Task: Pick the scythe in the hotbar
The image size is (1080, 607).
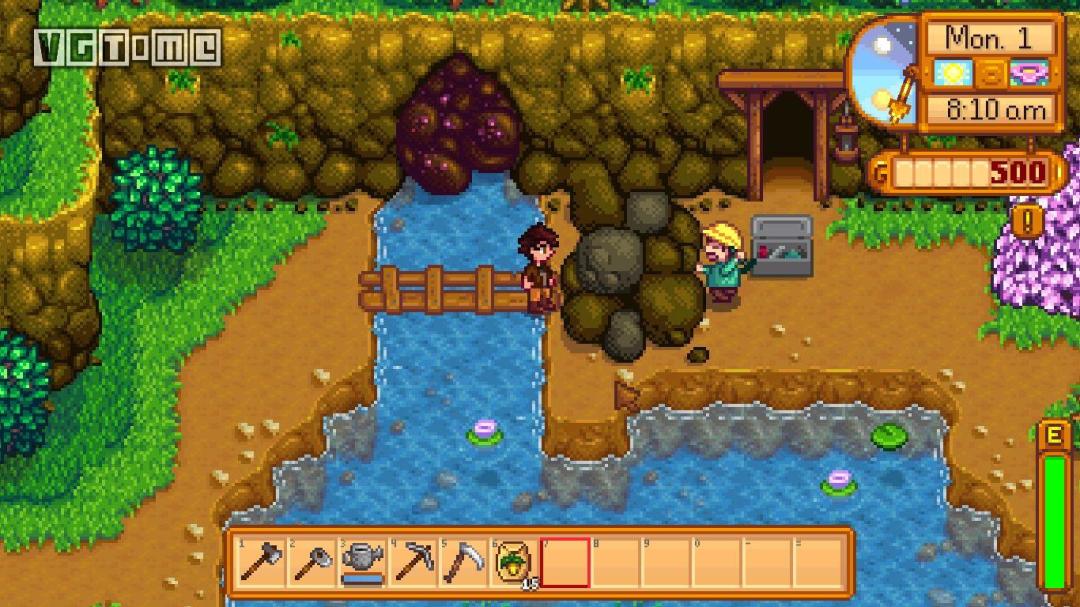Action: coord(464,563)
